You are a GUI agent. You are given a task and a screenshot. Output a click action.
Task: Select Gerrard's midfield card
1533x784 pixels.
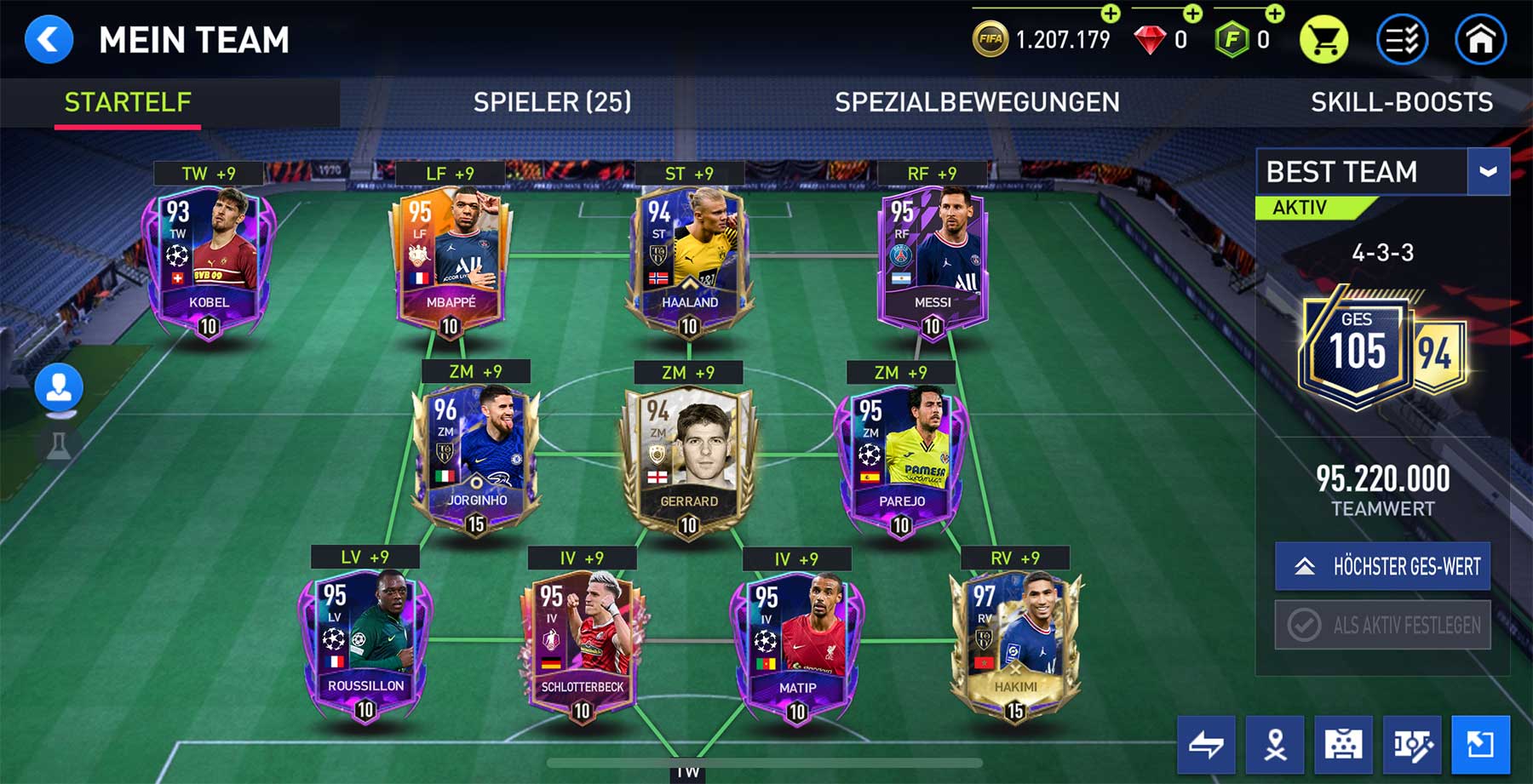[688, 460]
